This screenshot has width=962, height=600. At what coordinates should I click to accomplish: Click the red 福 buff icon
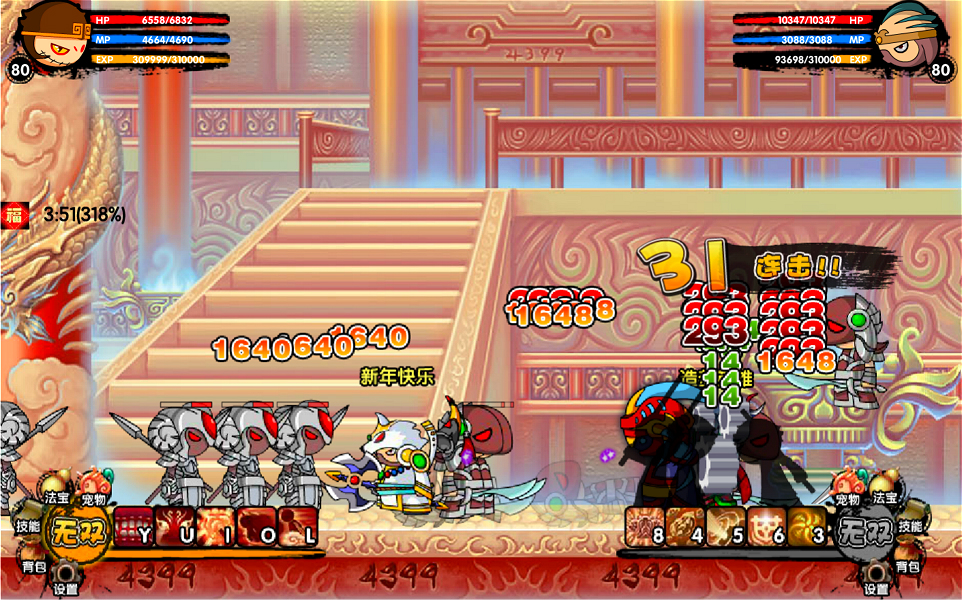pos(14,215)
